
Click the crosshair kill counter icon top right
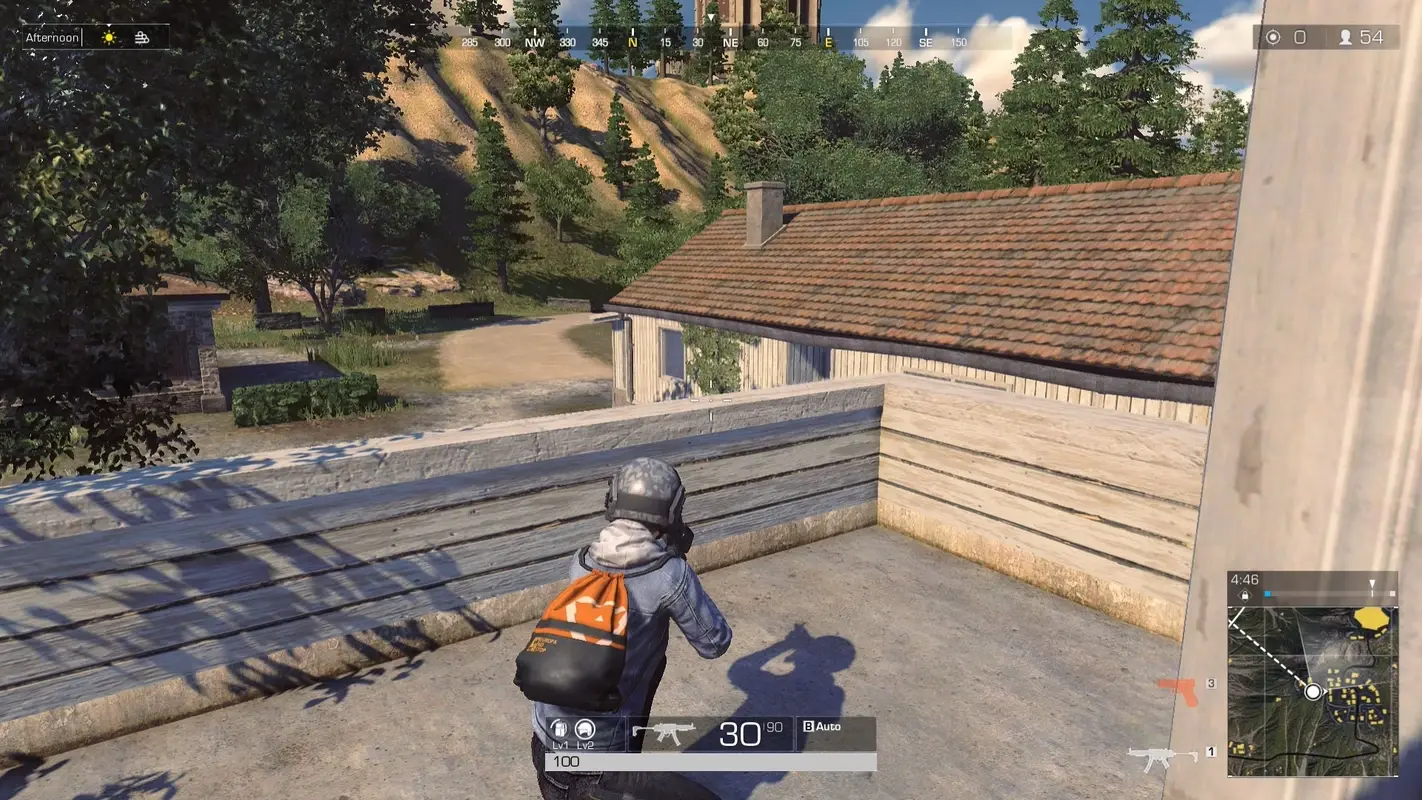(x=1271, y=36)
